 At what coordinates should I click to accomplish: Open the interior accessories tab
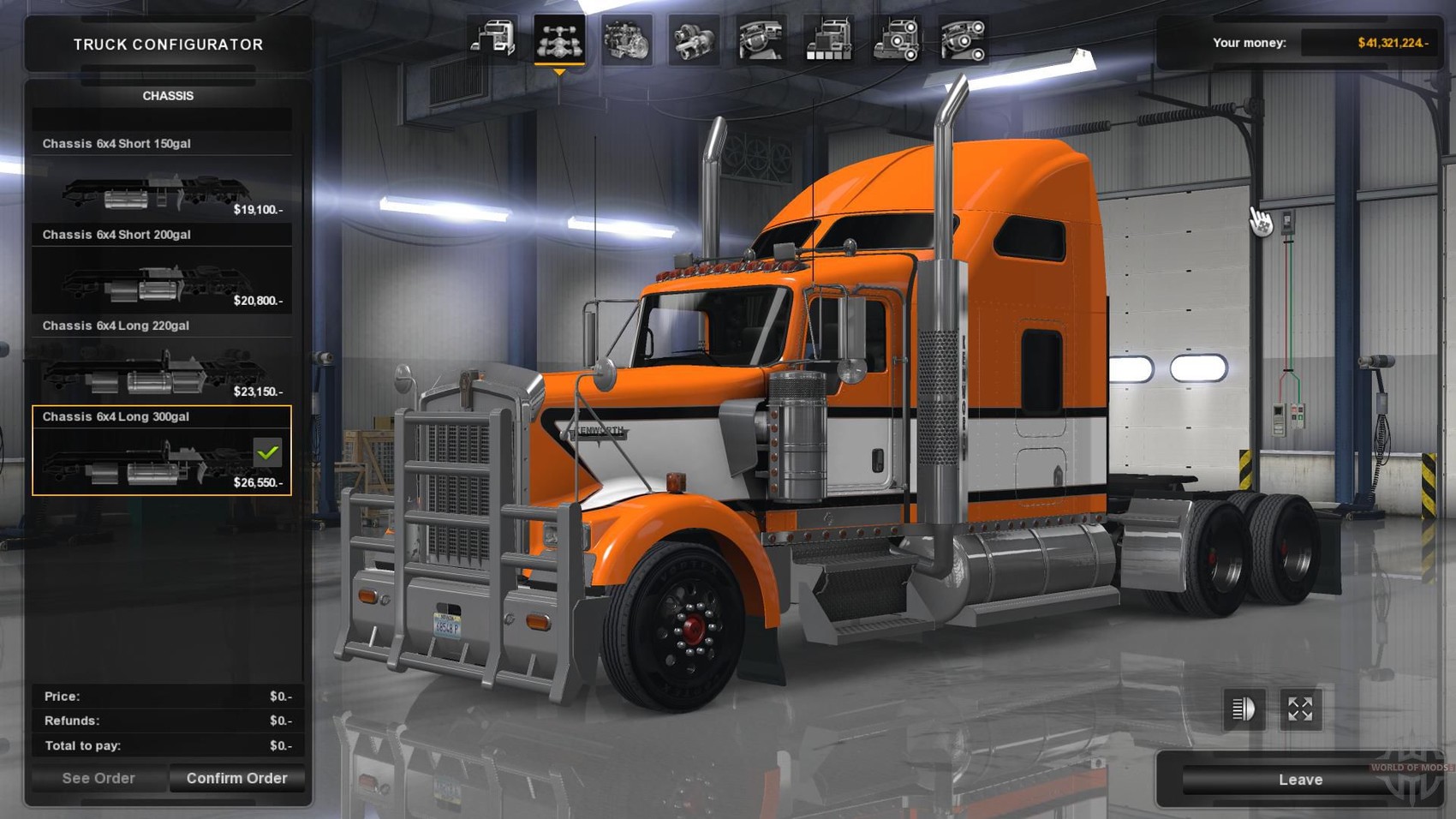[964, 39]
